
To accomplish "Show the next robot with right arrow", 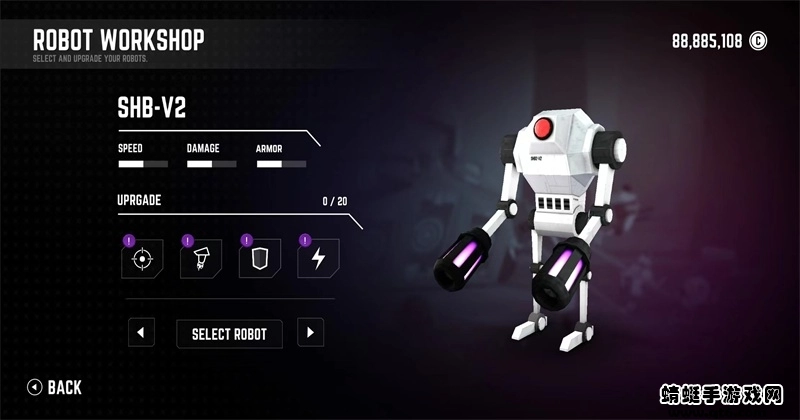I will tap(311, 333).
